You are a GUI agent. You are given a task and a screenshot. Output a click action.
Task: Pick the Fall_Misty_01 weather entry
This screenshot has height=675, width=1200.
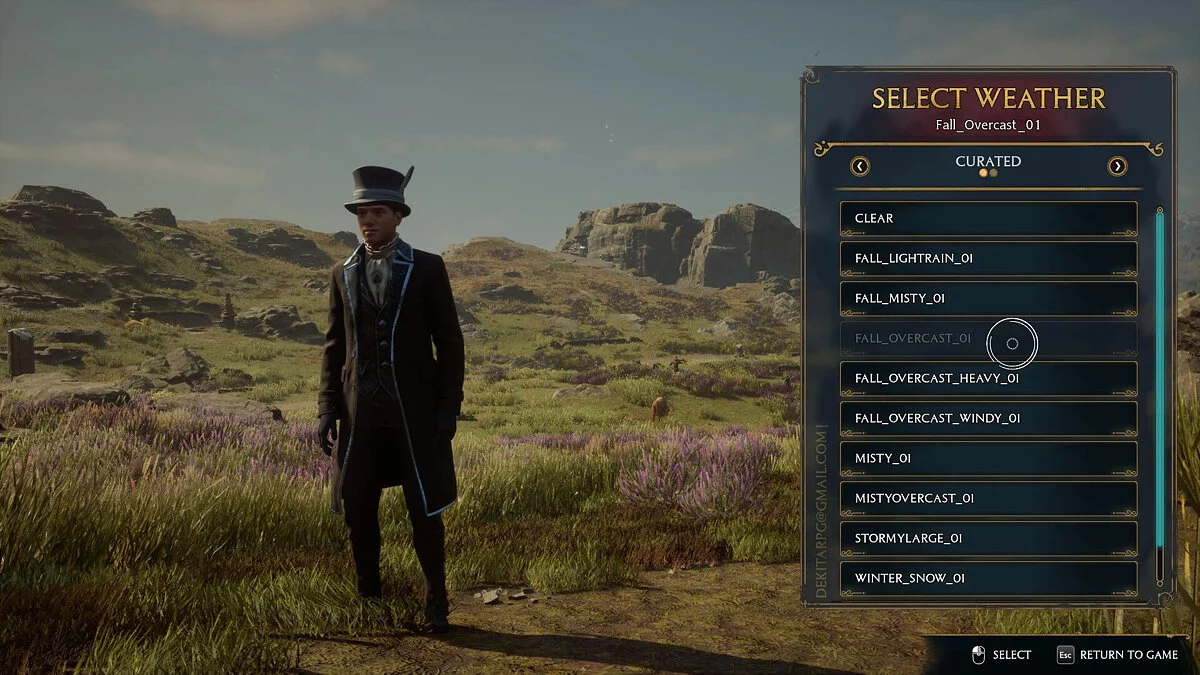point(988,298)
